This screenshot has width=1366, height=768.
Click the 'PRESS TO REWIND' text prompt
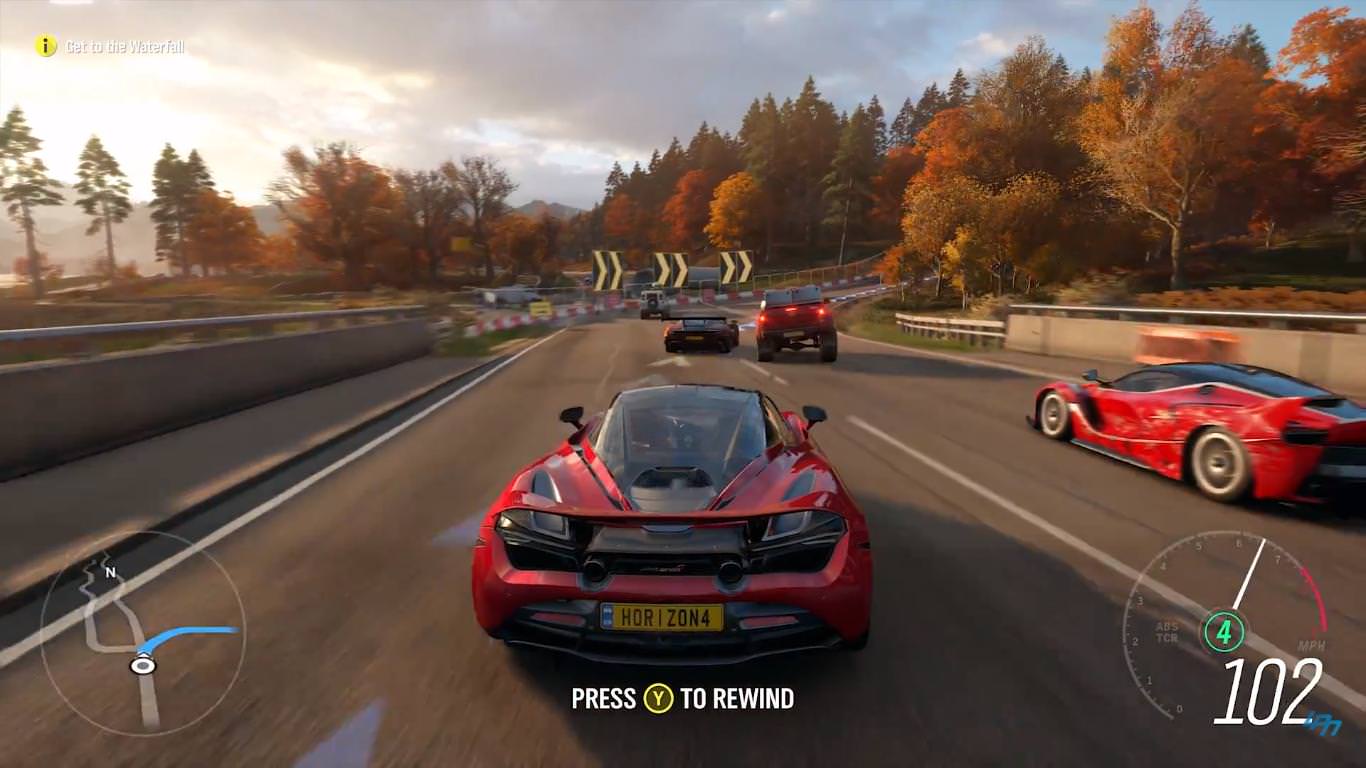(681, 699)
